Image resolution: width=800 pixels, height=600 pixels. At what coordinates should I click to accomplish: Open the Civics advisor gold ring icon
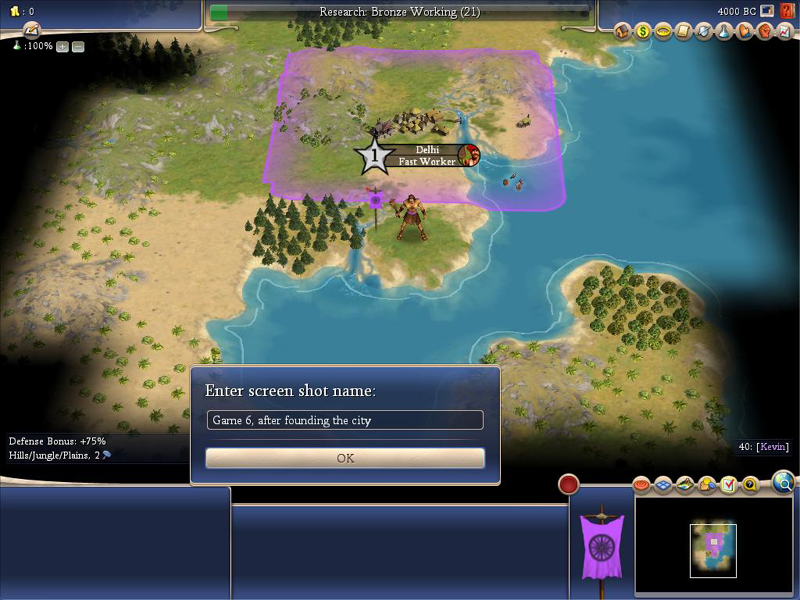point(663,32)
